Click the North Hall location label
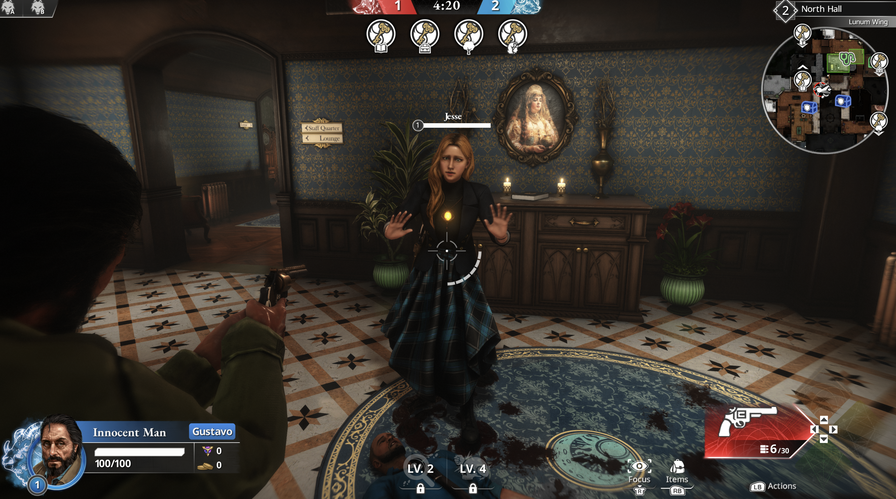Viewport: 896px width, 499px height. 827,9
